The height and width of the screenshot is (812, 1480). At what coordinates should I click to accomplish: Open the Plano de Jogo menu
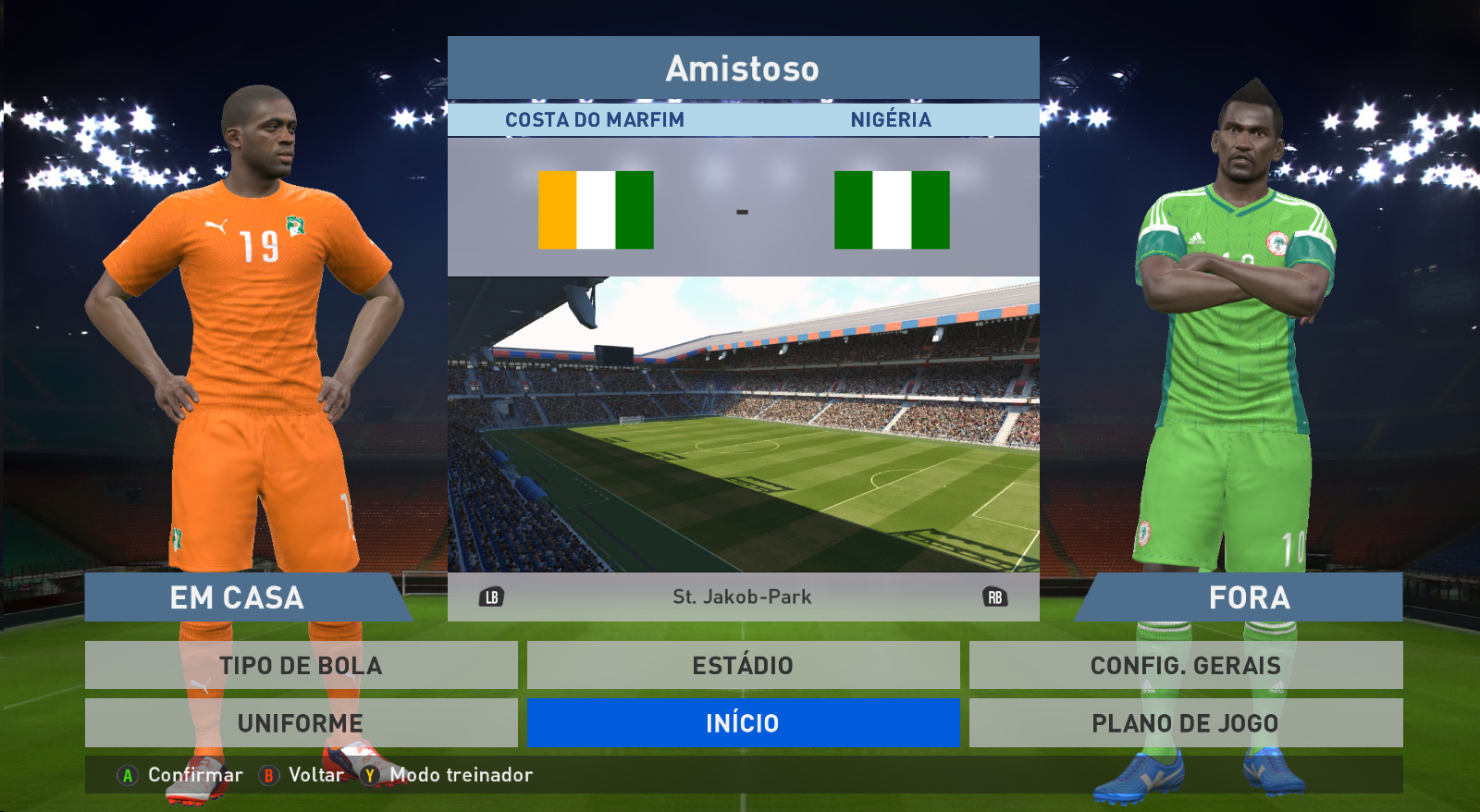(1185, 722)
